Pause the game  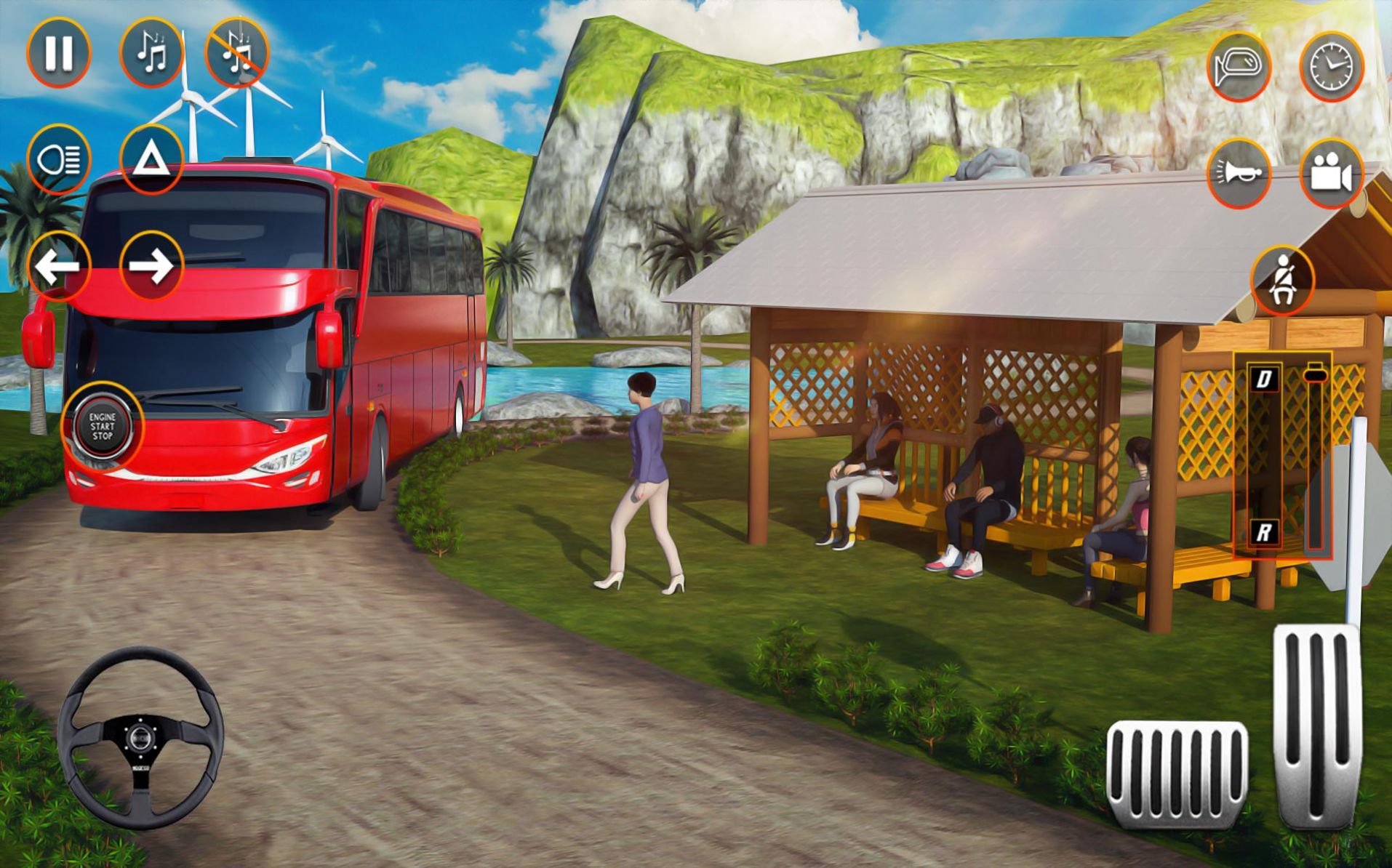coord(58,52)
